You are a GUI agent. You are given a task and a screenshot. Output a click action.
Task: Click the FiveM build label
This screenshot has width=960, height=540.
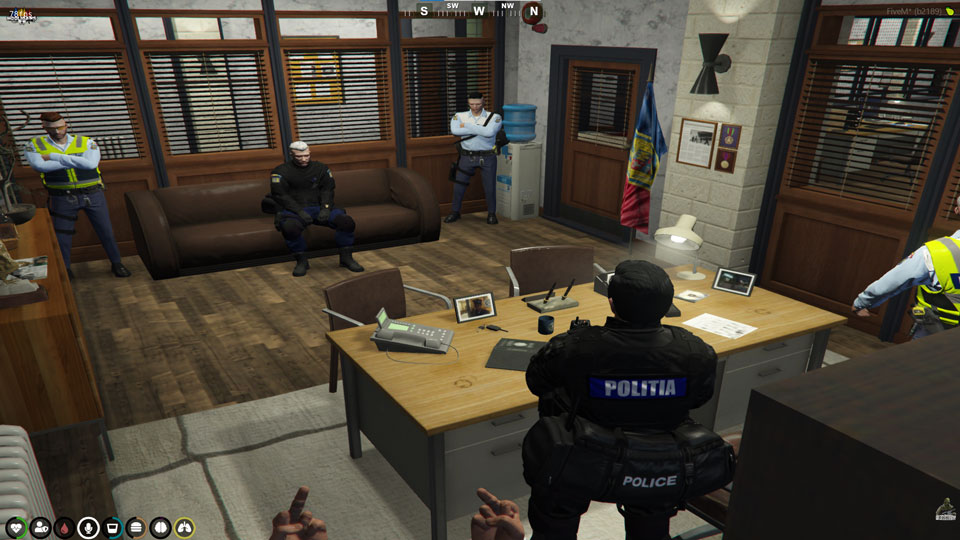pyautogui.click(x=914, y=11)
